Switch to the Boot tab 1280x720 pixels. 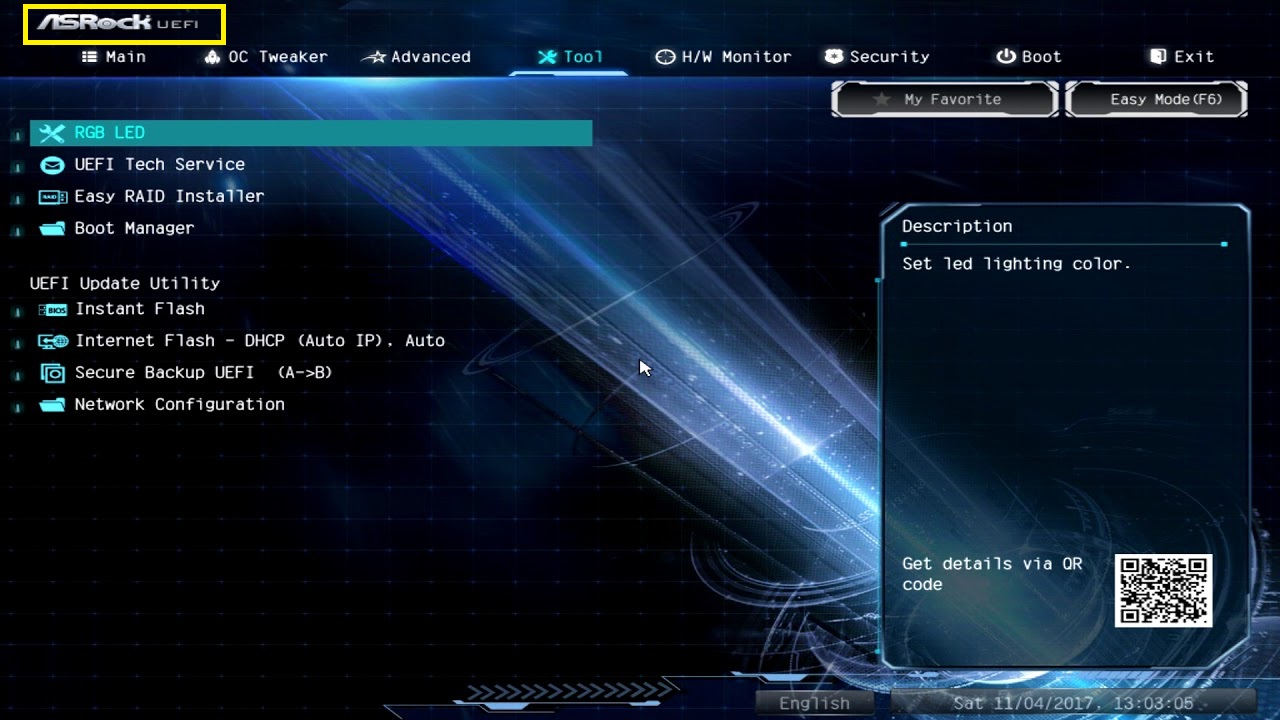click(1029, 57)
